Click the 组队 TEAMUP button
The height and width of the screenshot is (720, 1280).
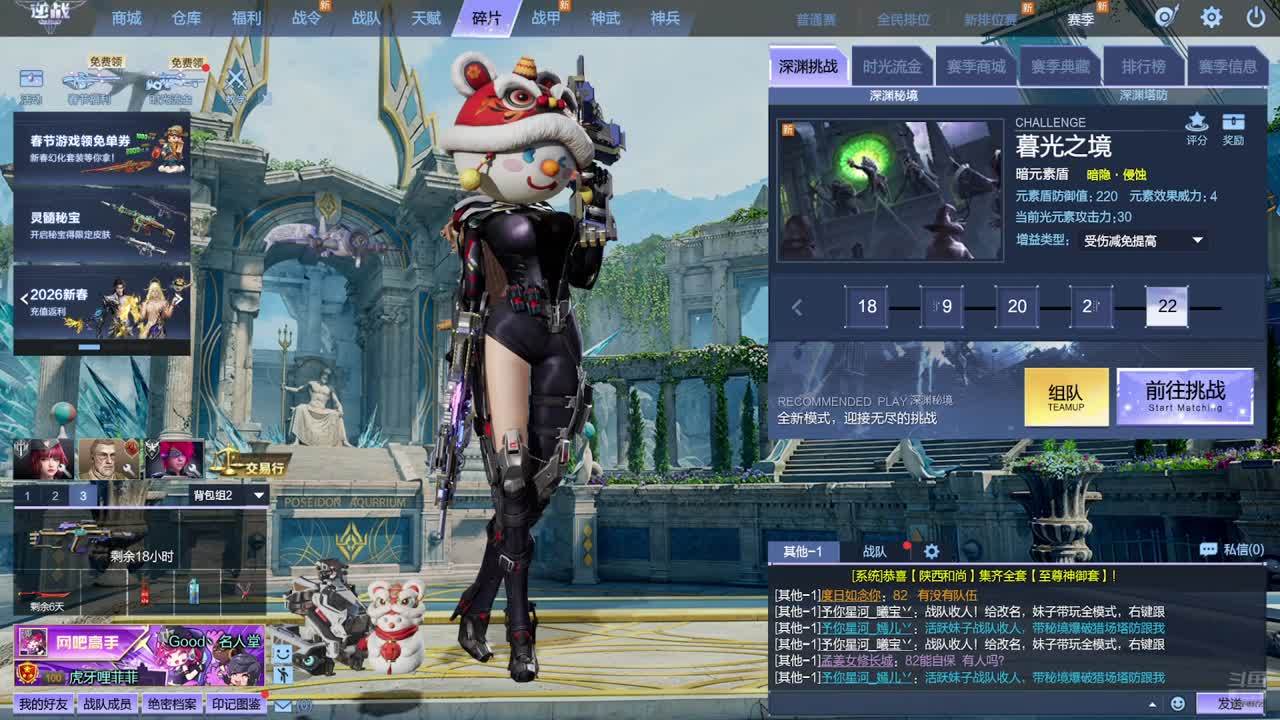click(1066, 397)
